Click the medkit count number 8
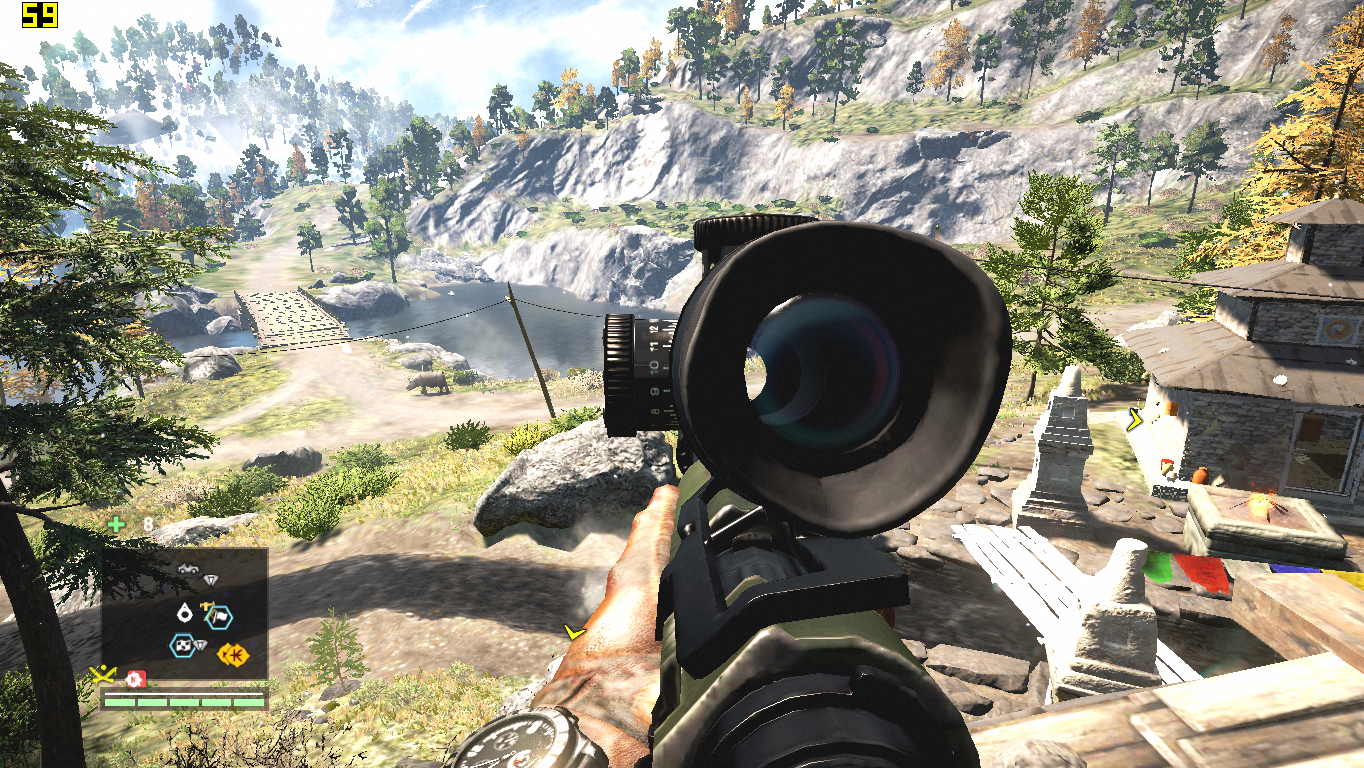1364x768 pixels. (x=149, y=523)
